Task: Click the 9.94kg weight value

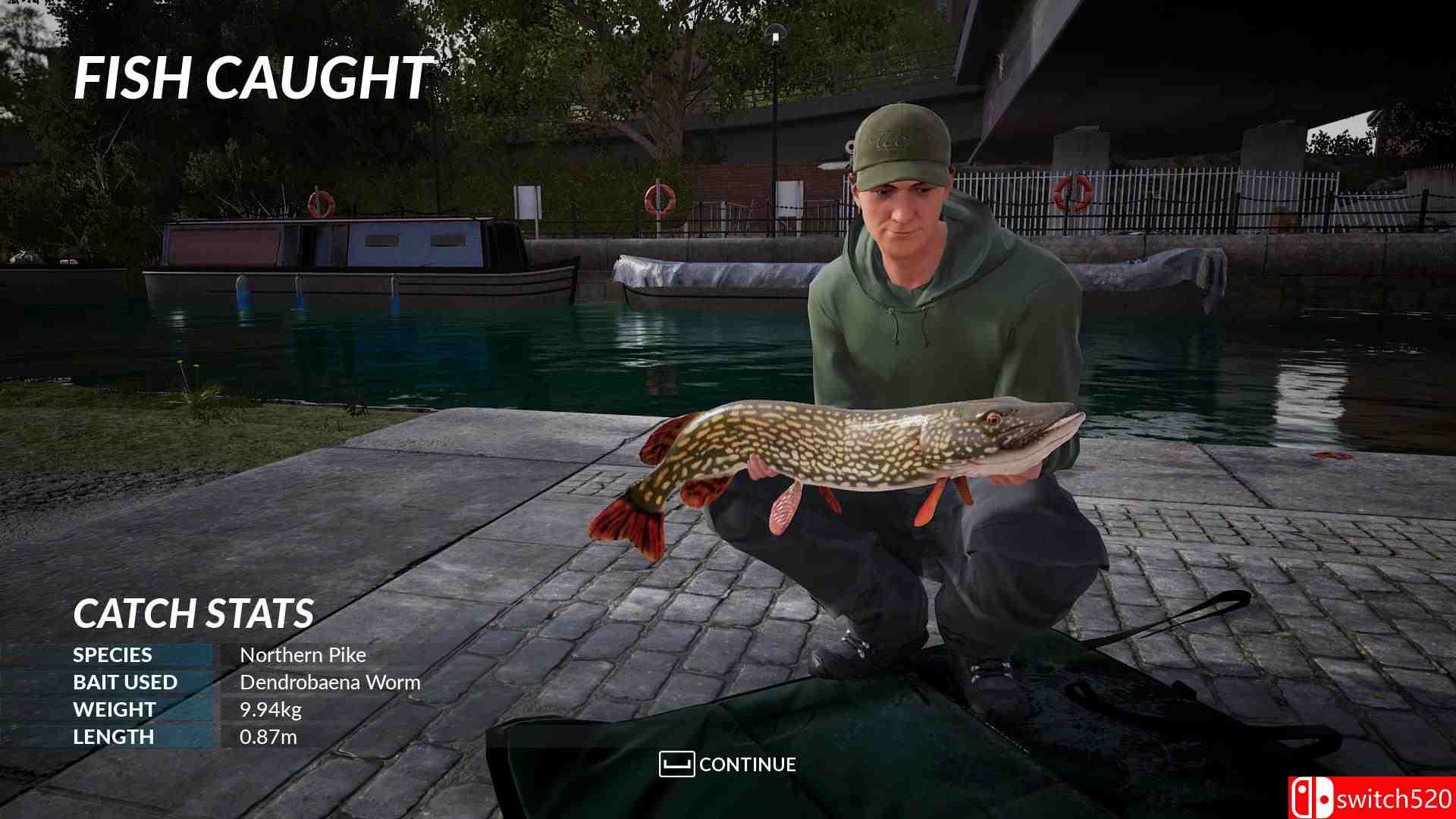Action: pyautogui.click(x=271, y=709)
